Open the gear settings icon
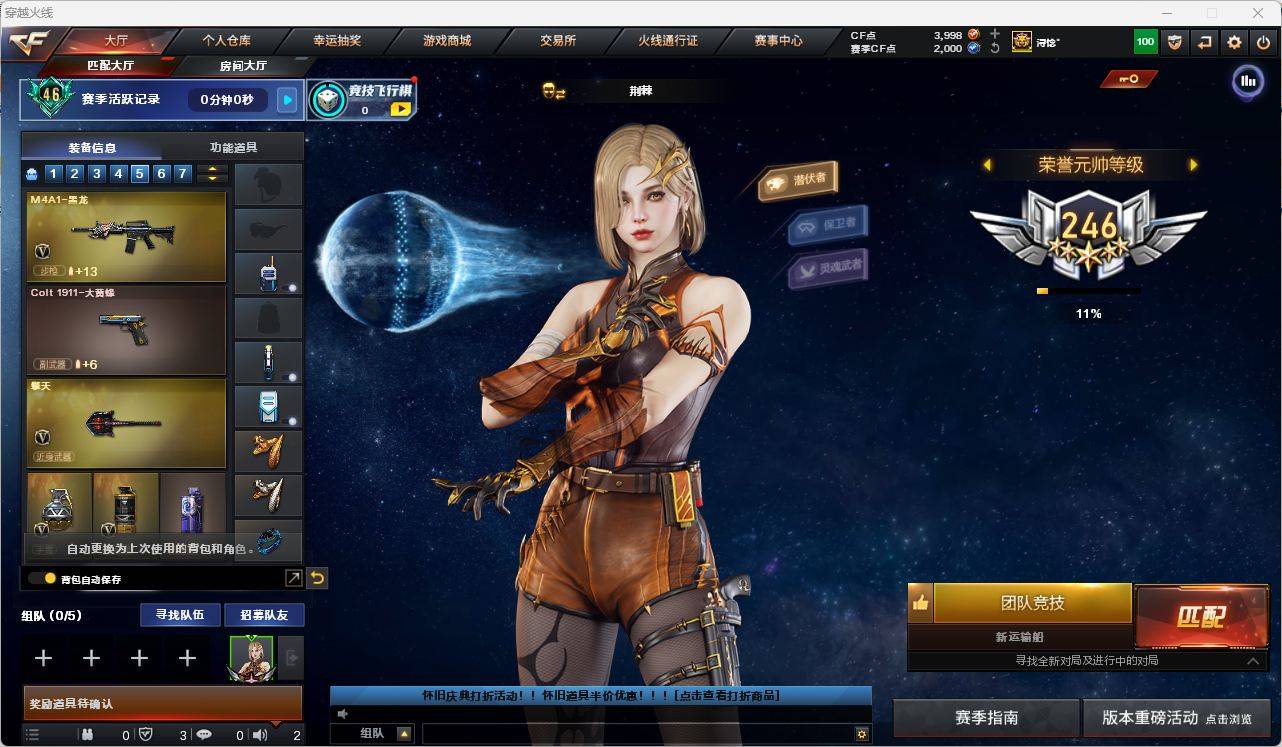 [1234, 42]
